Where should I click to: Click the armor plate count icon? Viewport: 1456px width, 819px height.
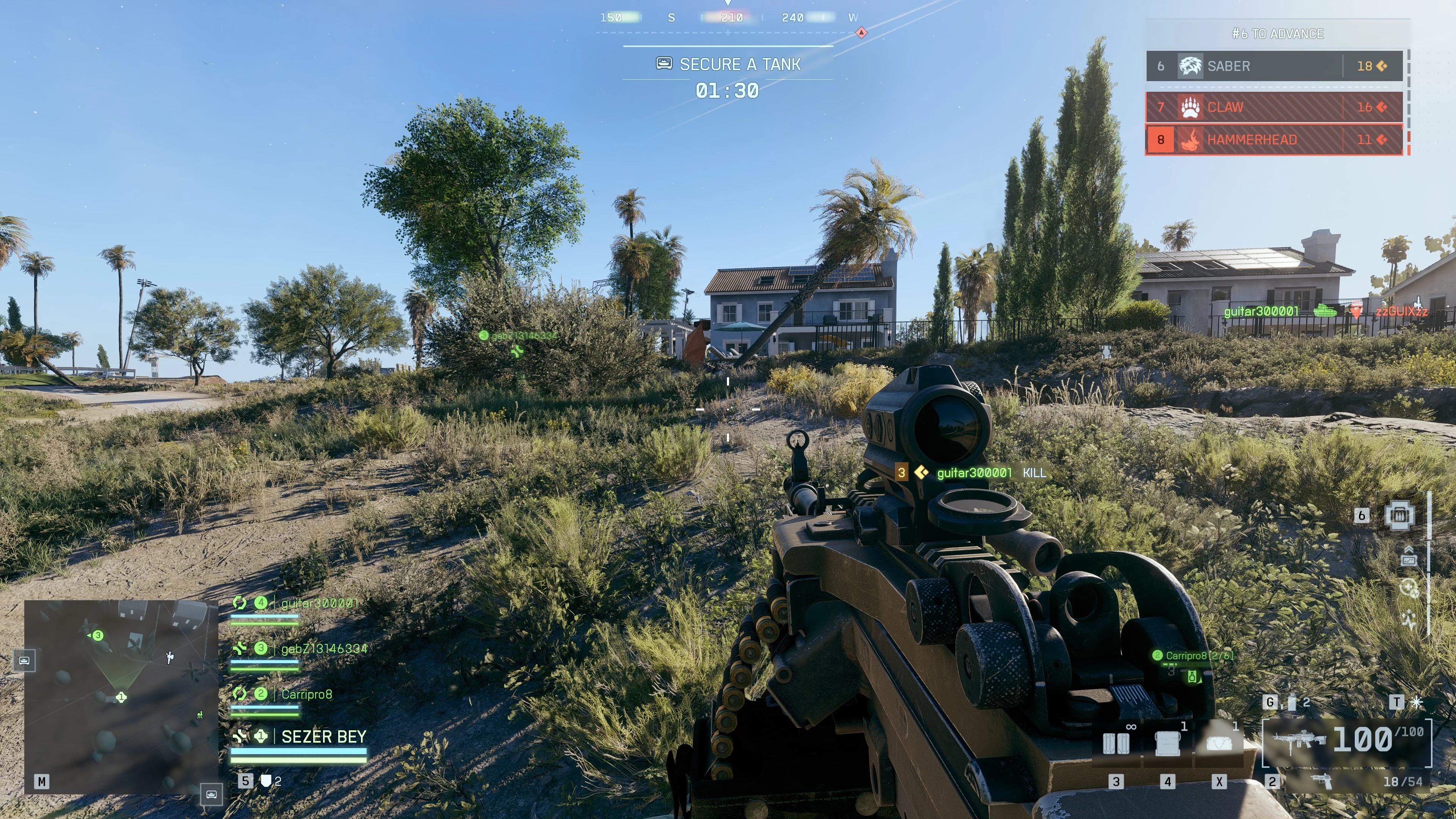pos(266,781)
